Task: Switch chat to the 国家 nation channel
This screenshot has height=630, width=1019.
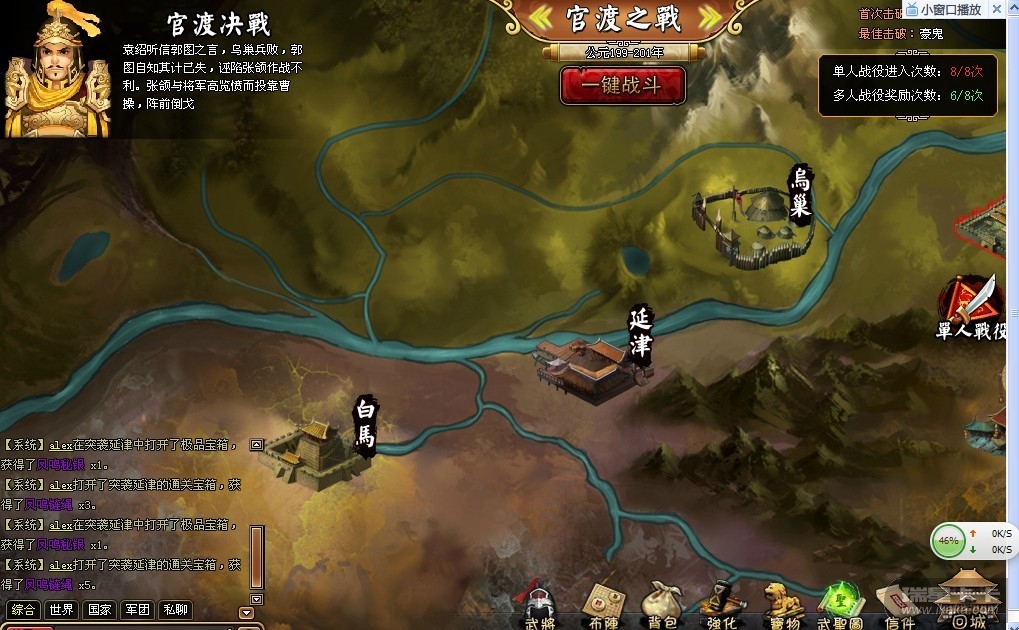Action: pyautogui.click(x=99, y=610)
